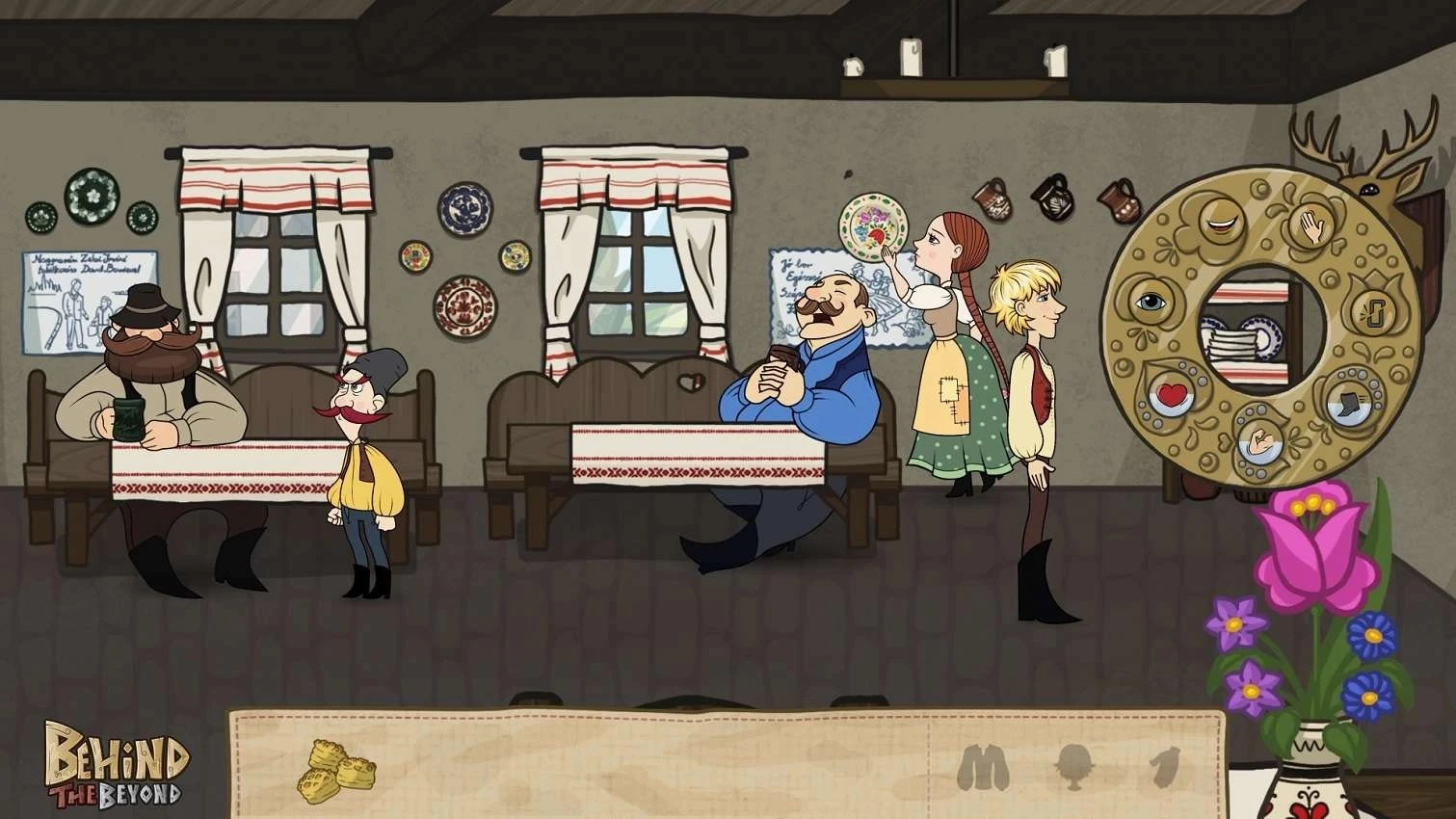Select the kicking boot icon on the verb wheel
Screen dimensions: 1456x819
pyautogui.click(x=1350, y=403)
